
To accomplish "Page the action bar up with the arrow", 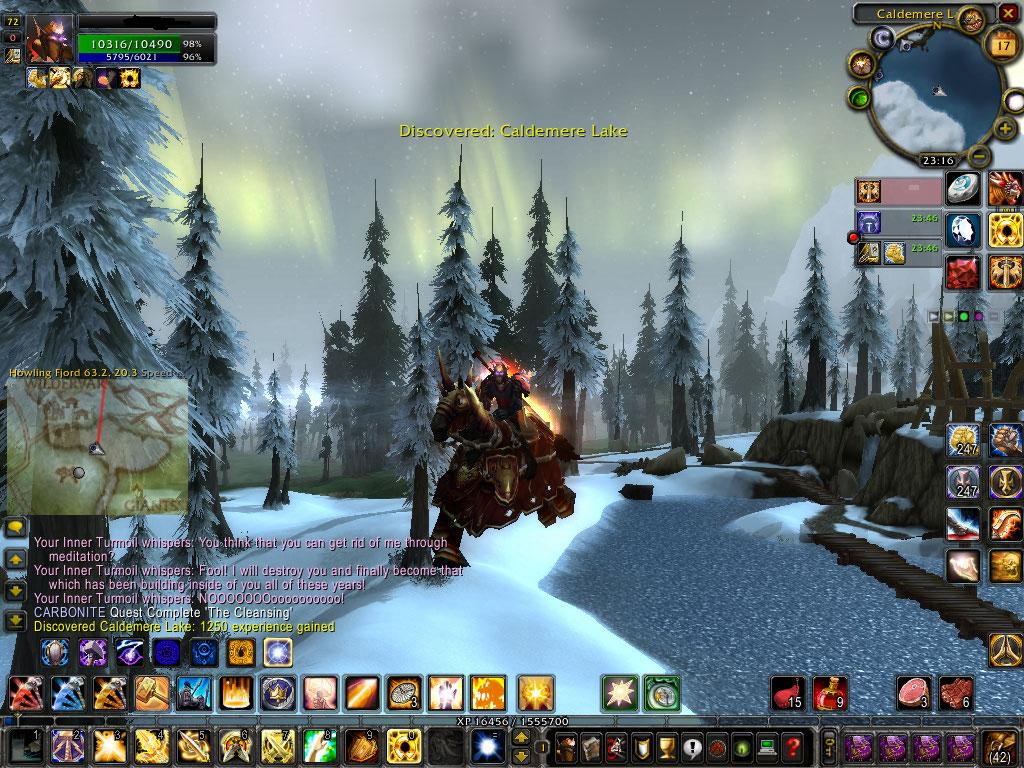I will tap(520, 738).
